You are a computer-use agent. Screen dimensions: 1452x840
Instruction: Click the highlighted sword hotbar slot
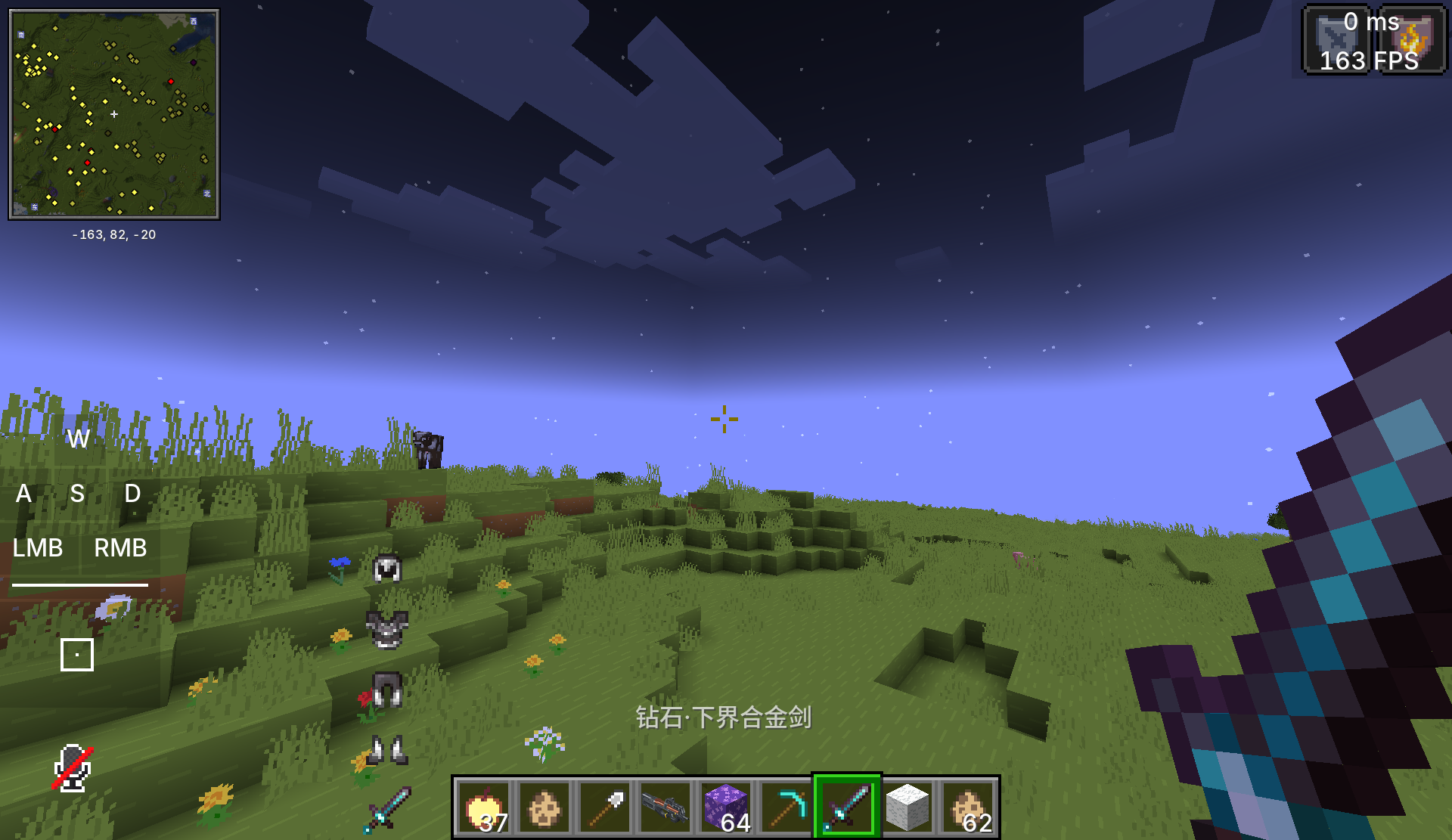[x=847, y=807]
